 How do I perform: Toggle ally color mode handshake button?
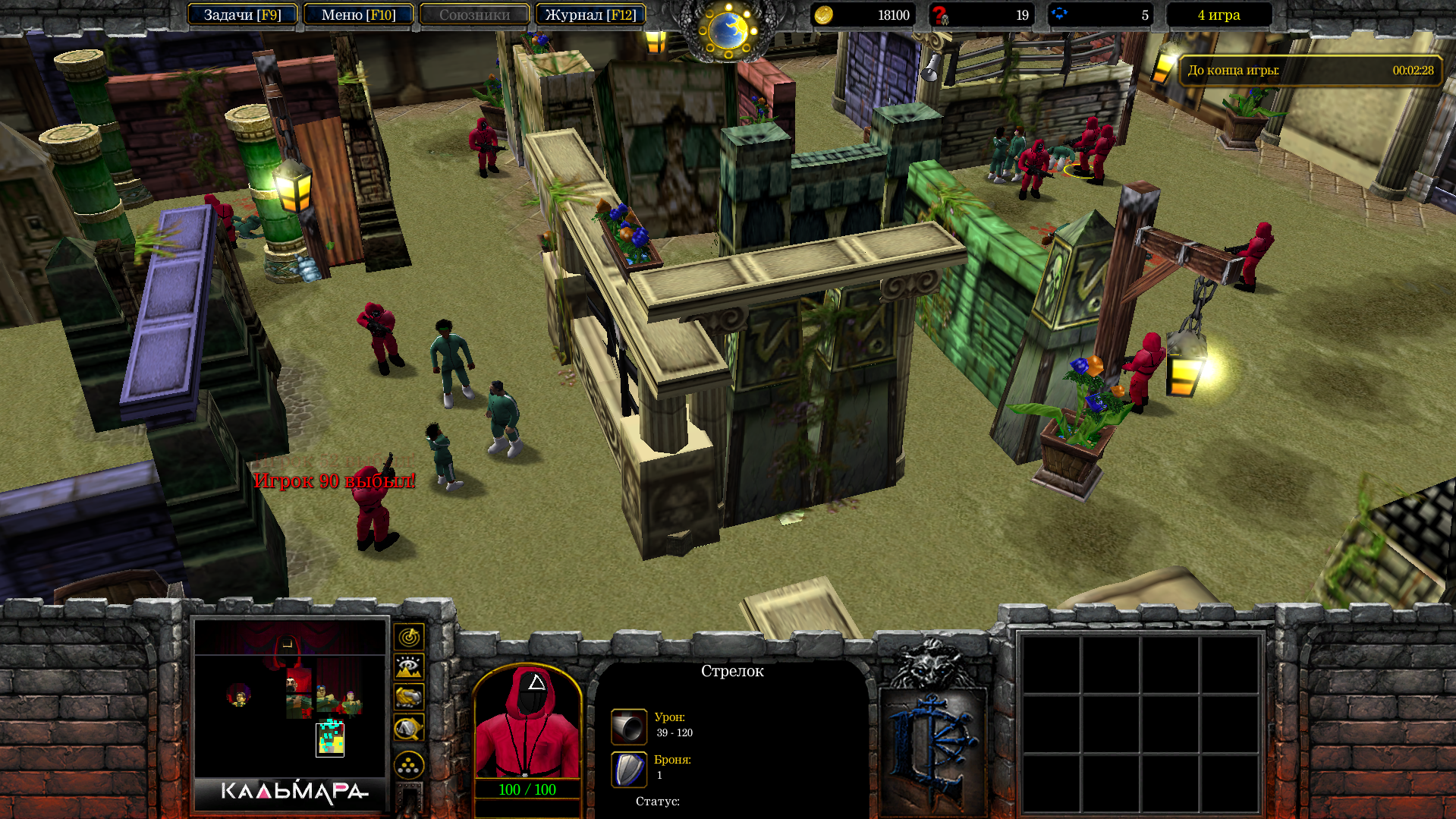[x=409, y=697]
